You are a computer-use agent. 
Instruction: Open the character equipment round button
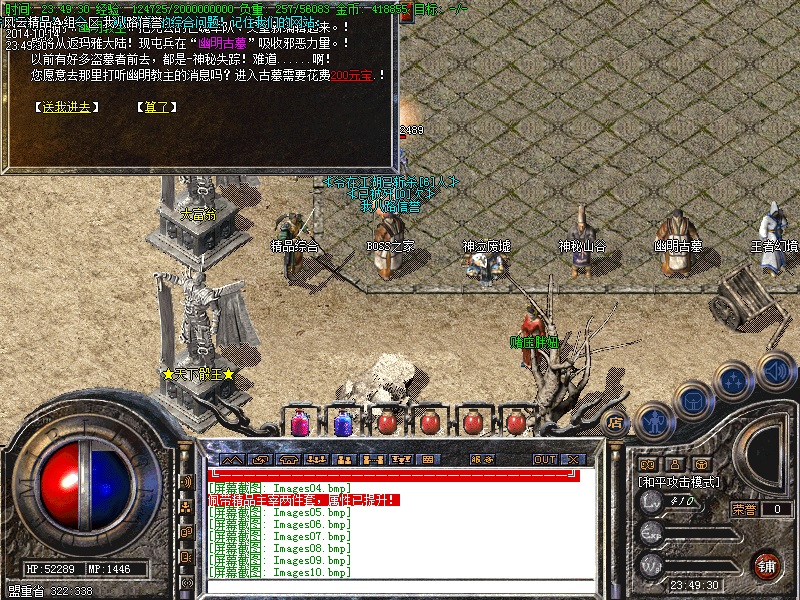coord(653,423)
